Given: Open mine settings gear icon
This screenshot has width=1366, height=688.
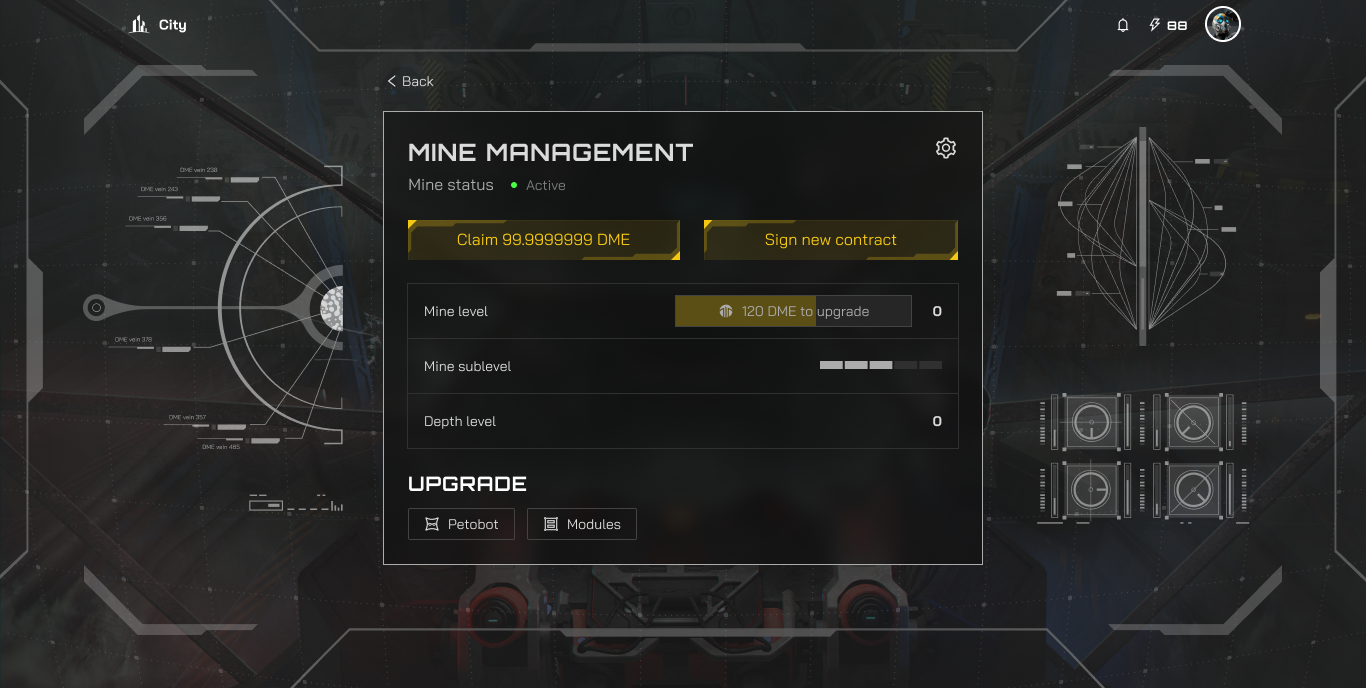Looking at the screenshot, I should coord(945,148).
